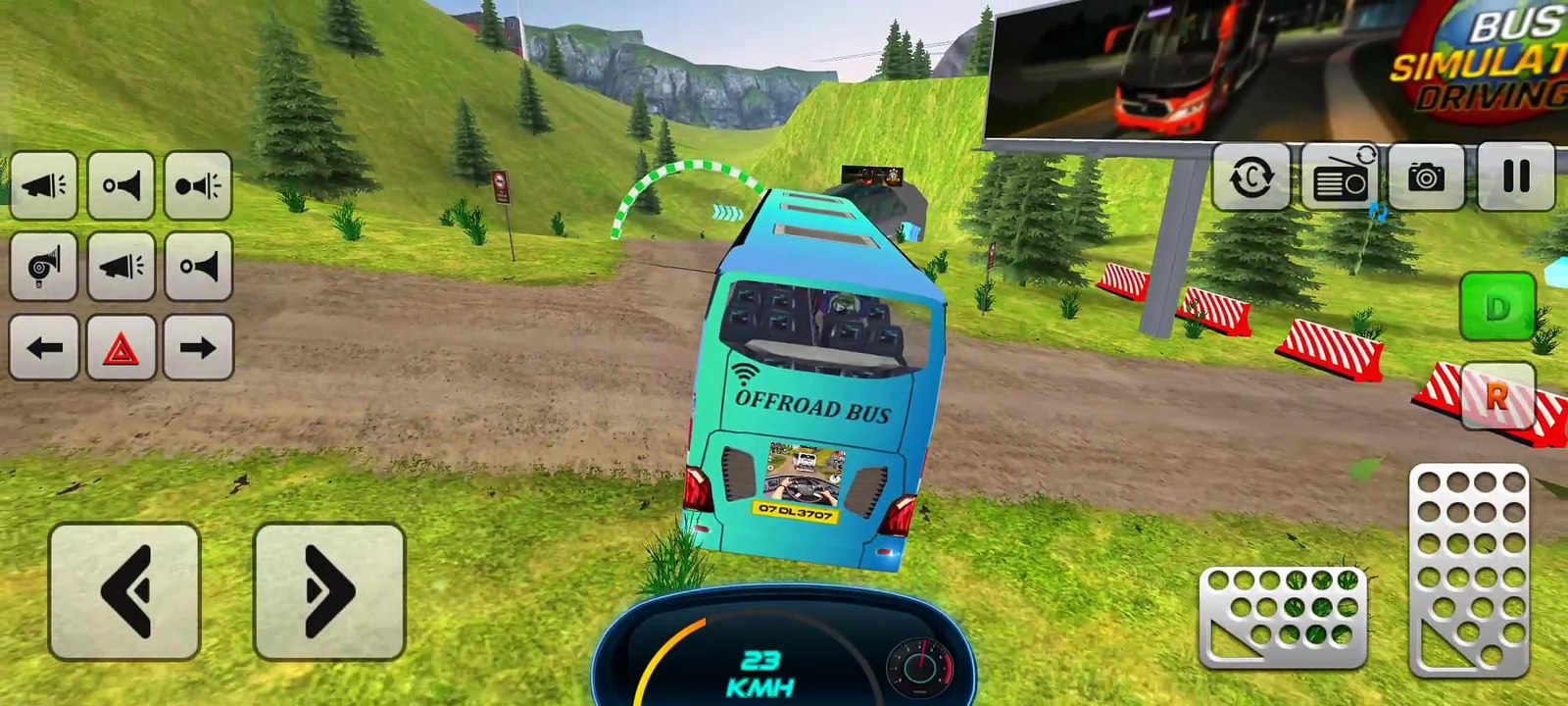Sound the bulb horn with sound lines
The image size is (1568, 706).
click(199, 185)
